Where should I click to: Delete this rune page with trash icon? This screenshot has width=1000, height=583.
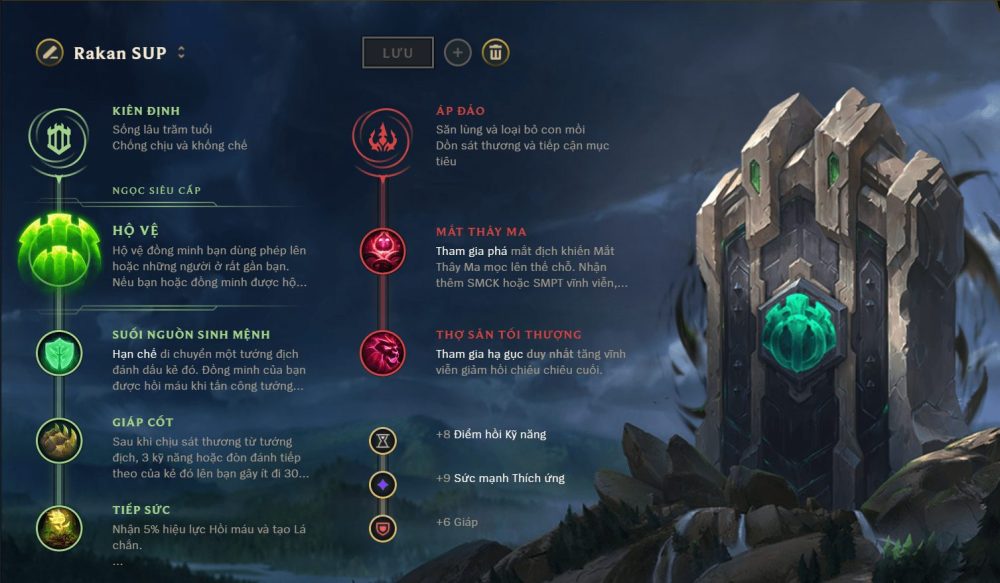(495, 53)
